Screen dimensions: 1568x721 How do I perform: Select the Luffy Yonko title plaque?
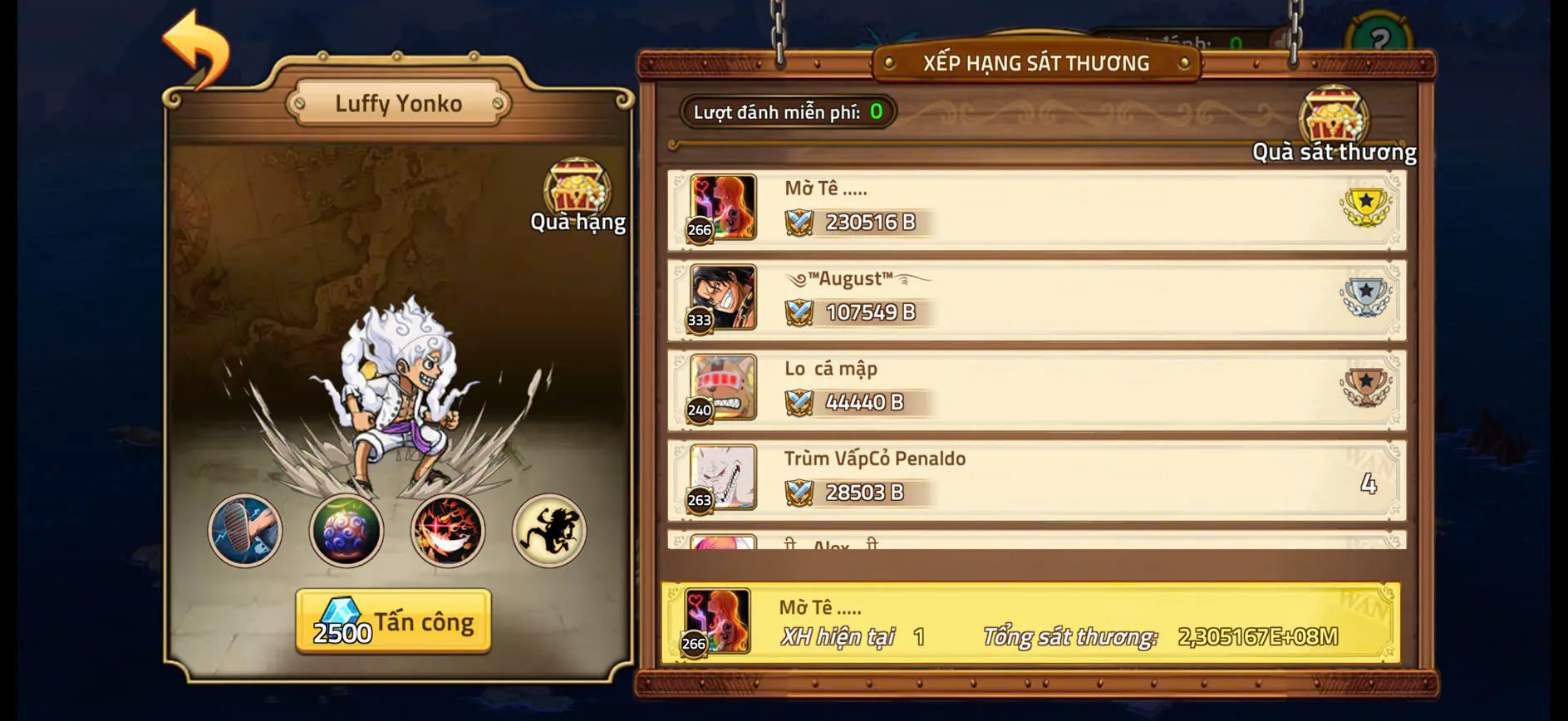pyautogui.click(x=397, y=101)
